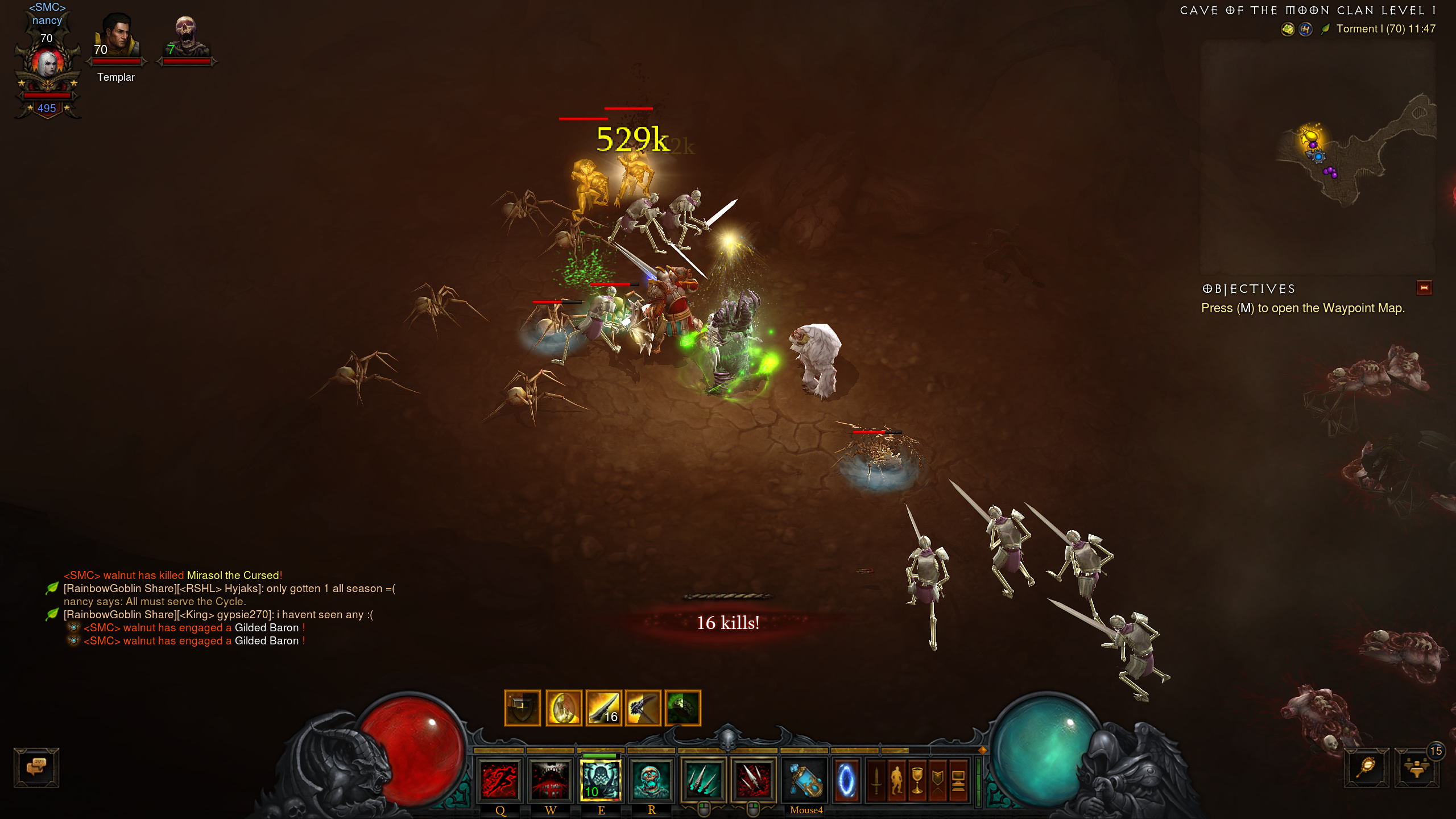Open the game menu computer icon

click(958, 780)
